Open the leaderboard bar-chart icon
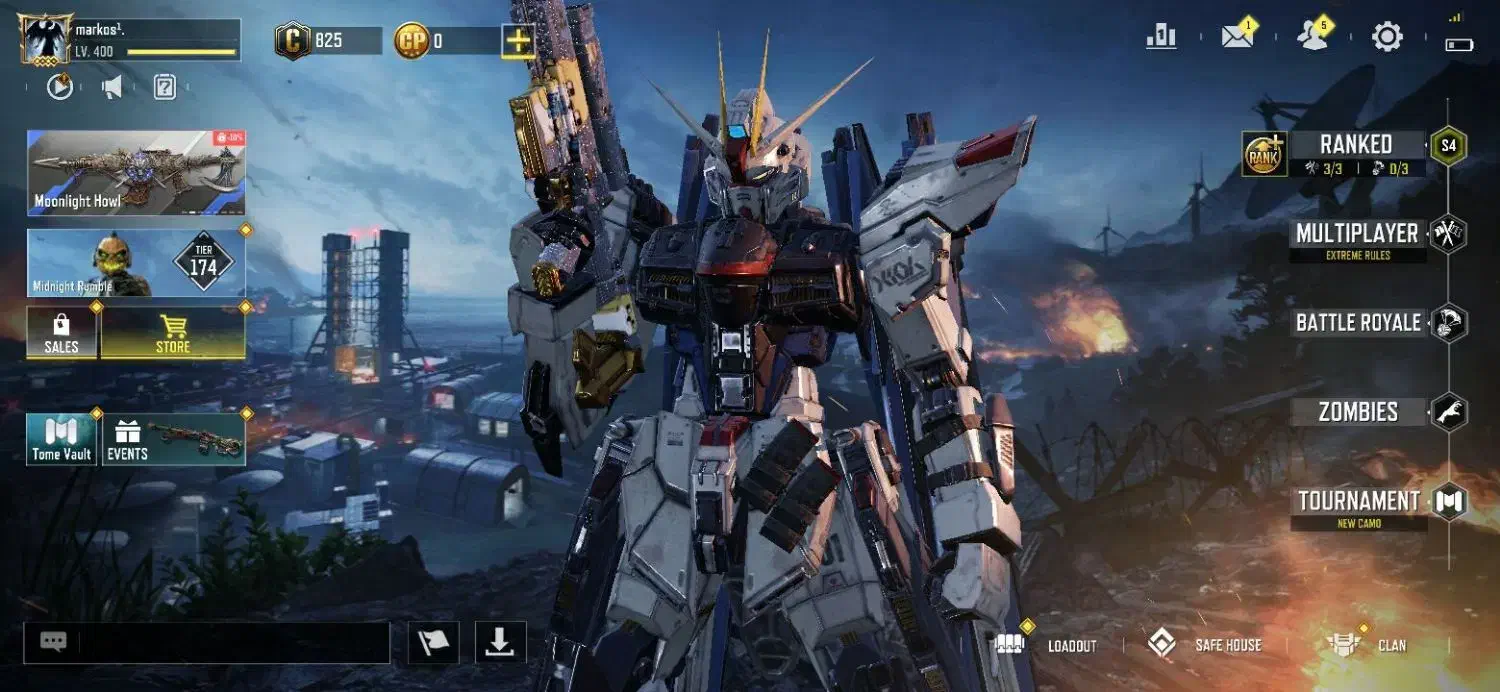1500x692 pixels. [x=1161, y=37]
